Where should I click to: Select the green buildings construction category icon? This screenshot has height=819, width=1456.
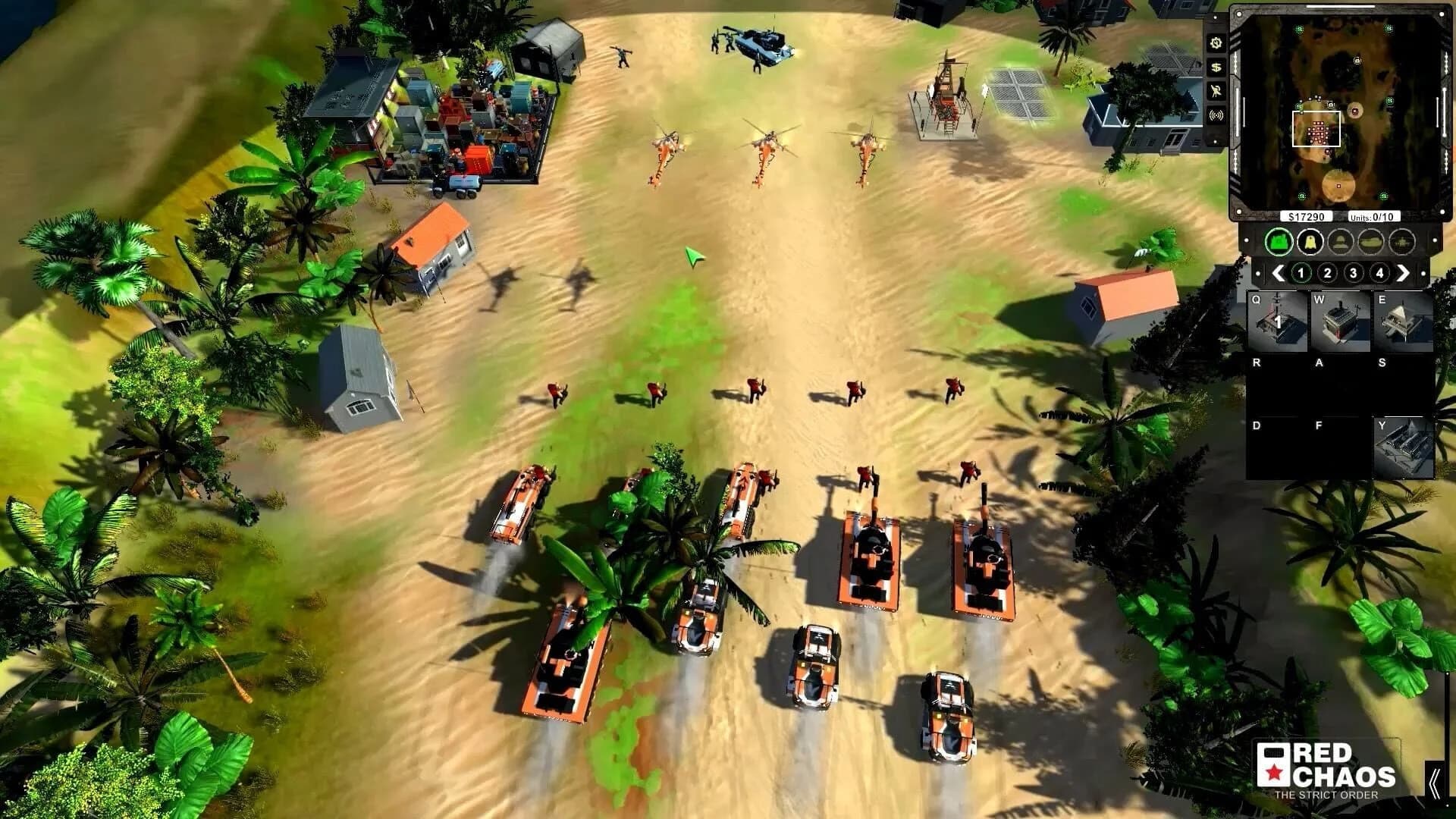[x=1278, y=241]
